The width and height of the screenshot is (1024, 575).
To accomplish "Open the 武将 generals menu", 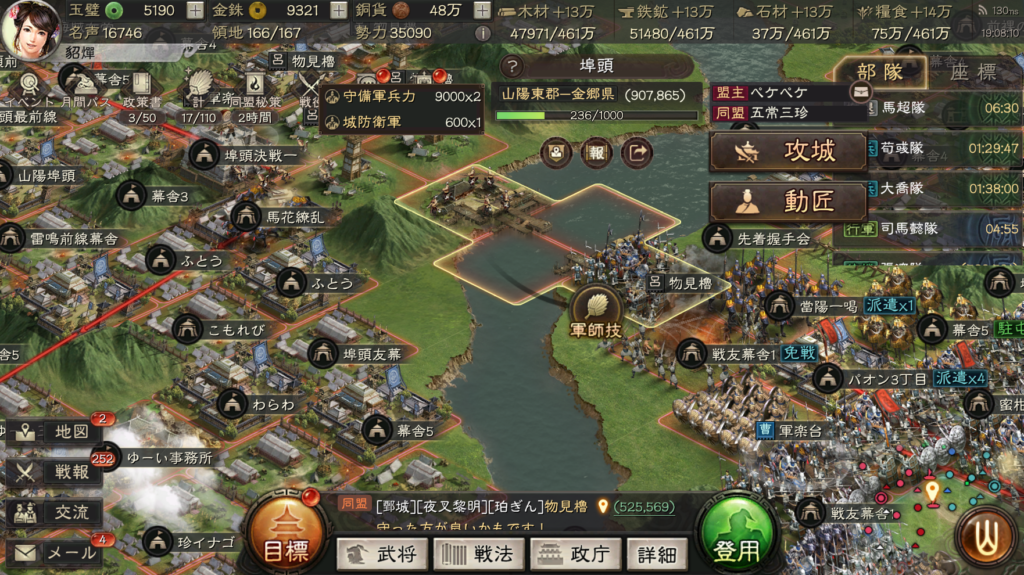I will tap(382, 553).
